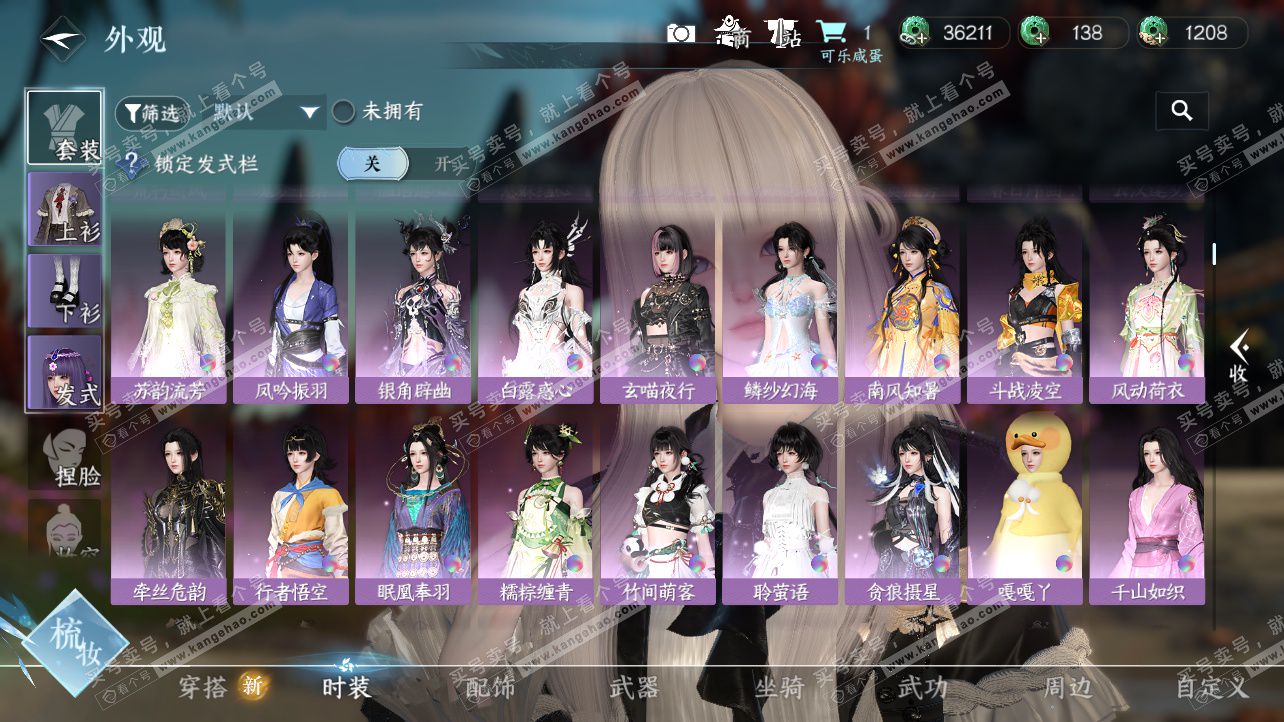Toggle the 锁定发式栏 switch

pos(400,163)
